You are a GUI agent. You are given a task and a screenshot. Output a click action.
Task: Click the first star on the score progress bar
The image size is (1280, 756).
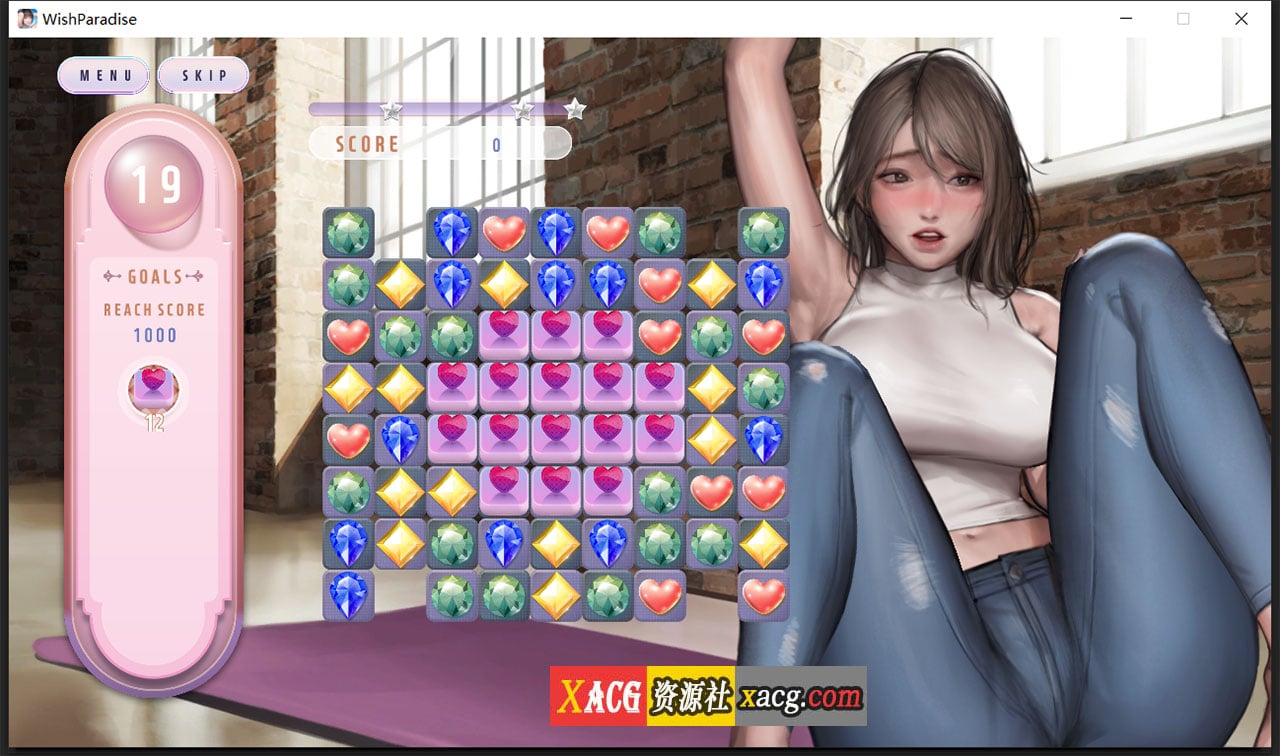390,112
